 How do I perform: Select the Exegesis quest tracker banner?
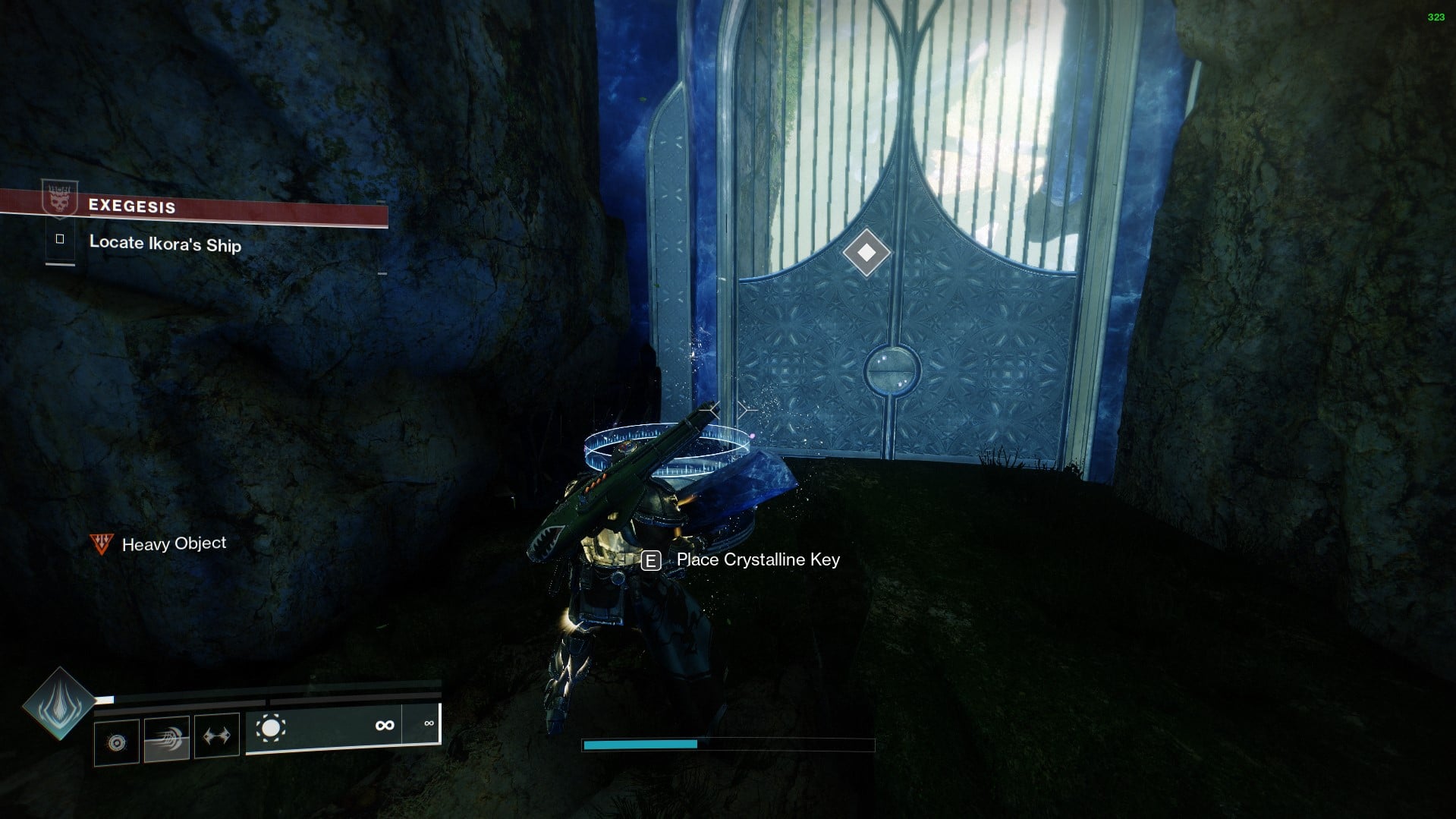193,207
